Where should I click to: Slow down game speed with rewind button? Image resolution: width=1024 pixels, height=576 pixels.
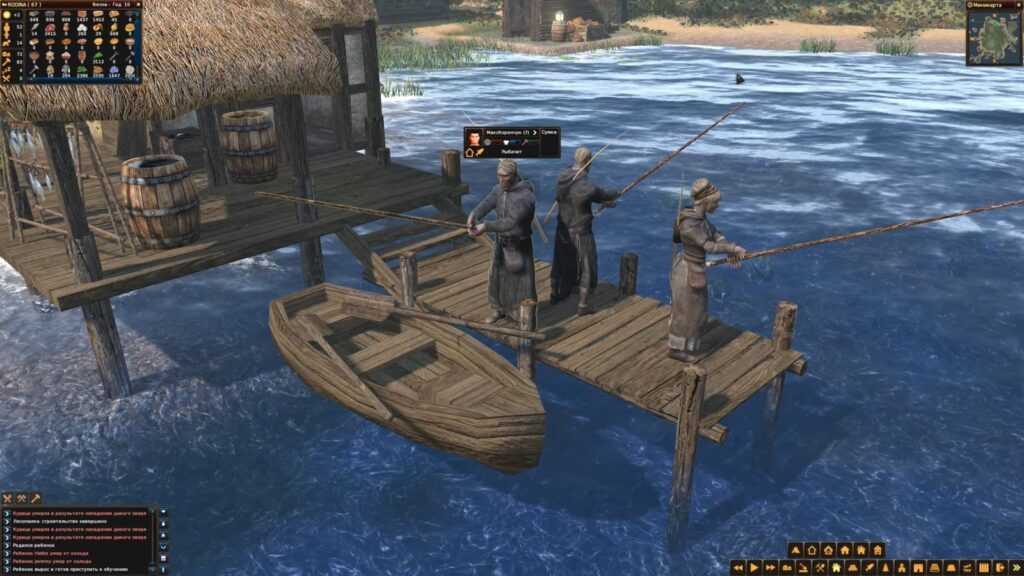point(738,567)
